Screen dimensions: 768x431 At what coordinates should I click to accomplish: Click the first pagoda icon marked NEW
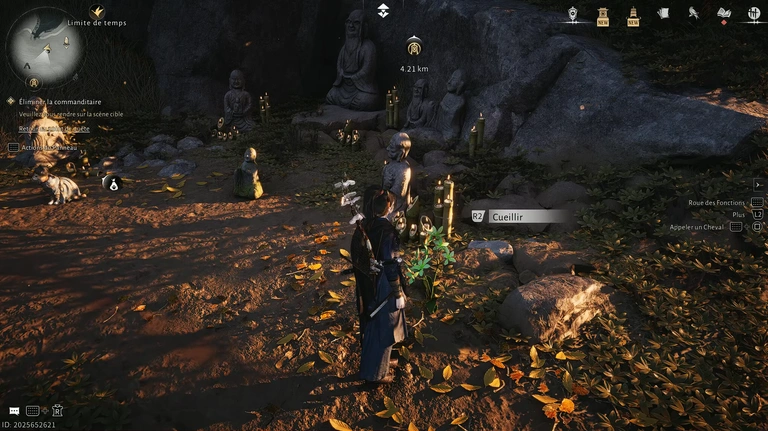[x=602, y=14]
